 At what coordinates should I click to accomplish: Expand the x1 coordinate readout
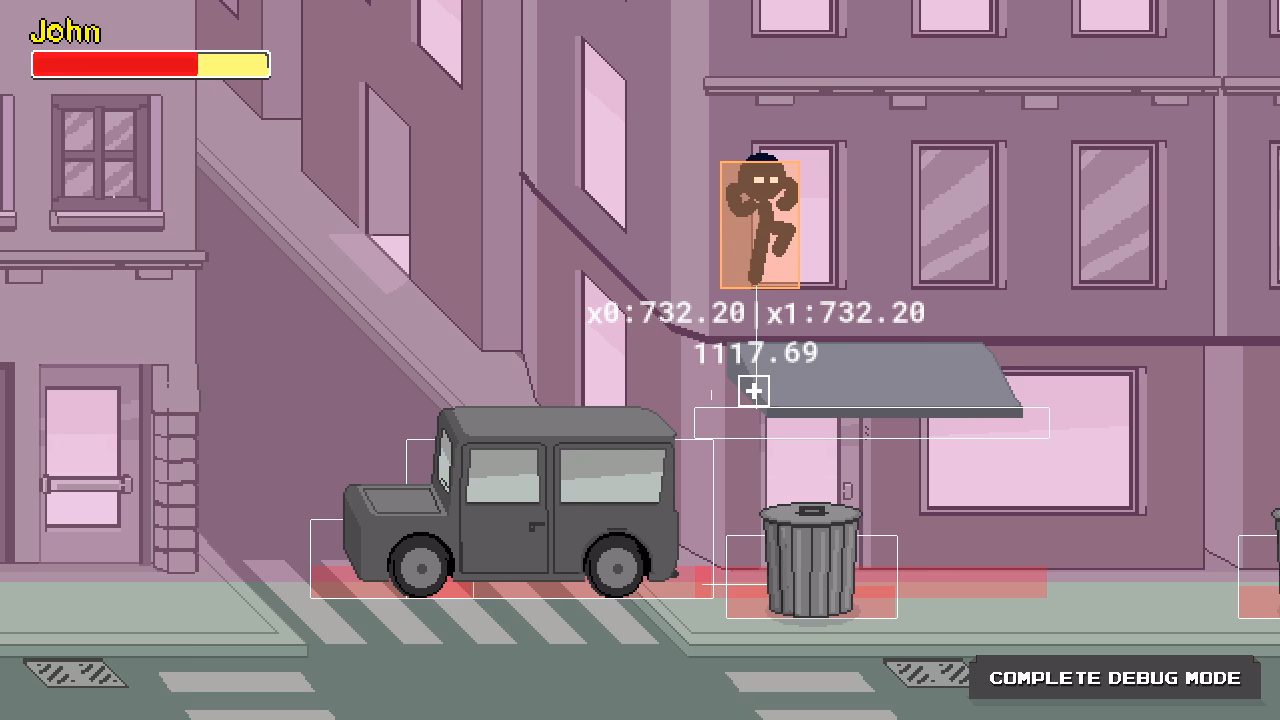845,313
